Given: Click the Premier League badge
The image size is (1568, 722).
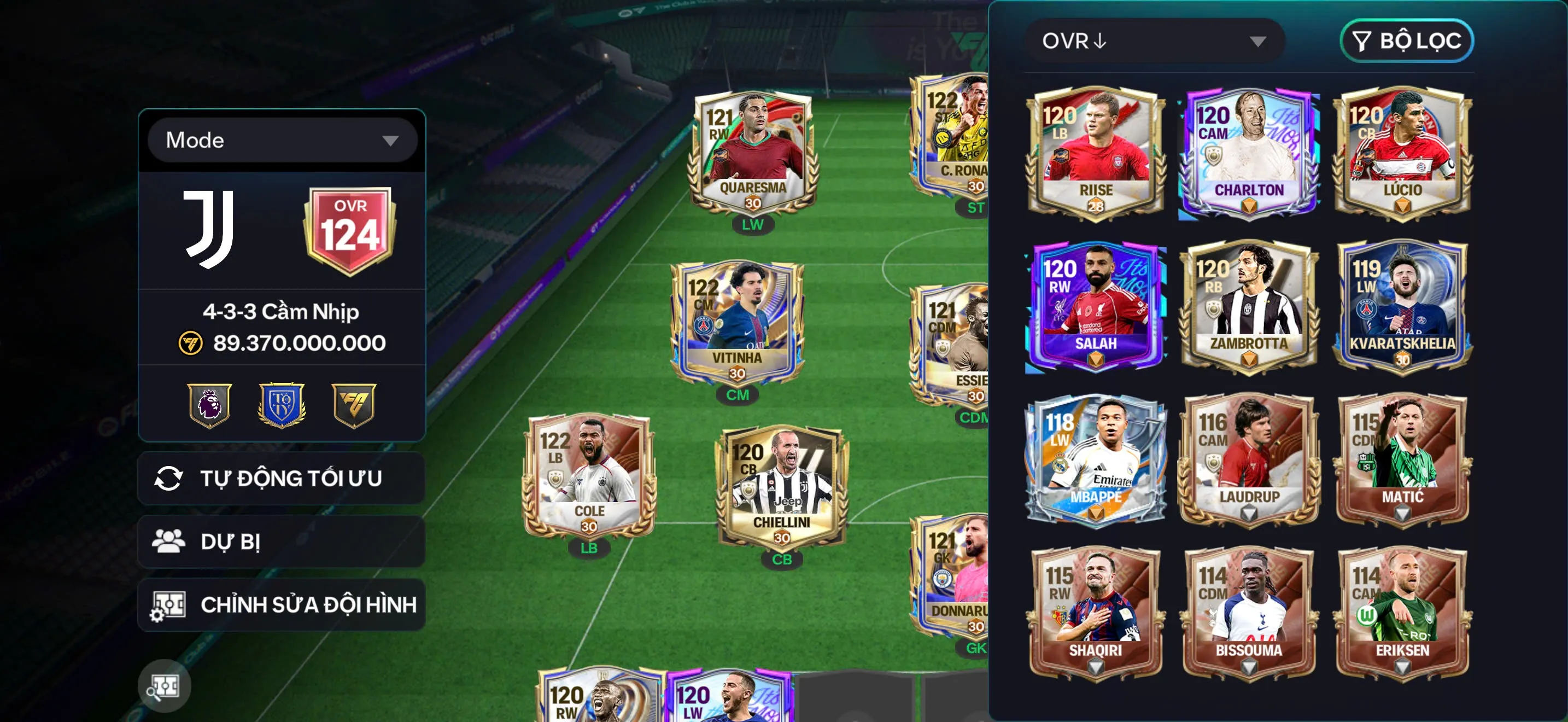Looking at the screenshot, I should [209, 405].
